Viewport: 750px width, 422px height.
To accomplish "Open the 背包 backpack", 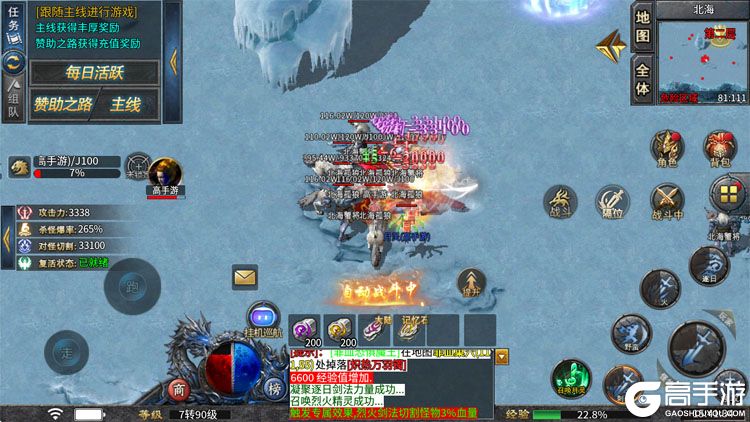I will (719, 148).
